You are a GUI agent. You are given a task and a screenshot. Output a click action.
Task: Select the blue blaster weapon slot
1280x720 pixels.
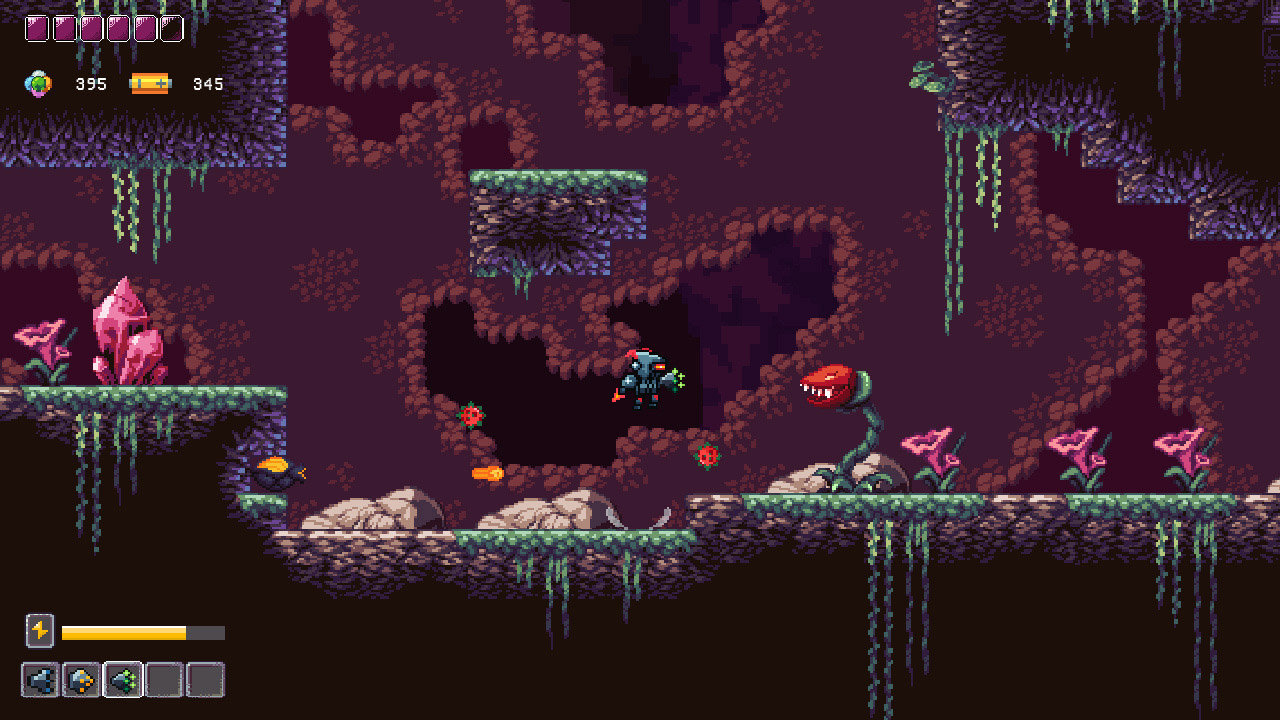(40, 680)
